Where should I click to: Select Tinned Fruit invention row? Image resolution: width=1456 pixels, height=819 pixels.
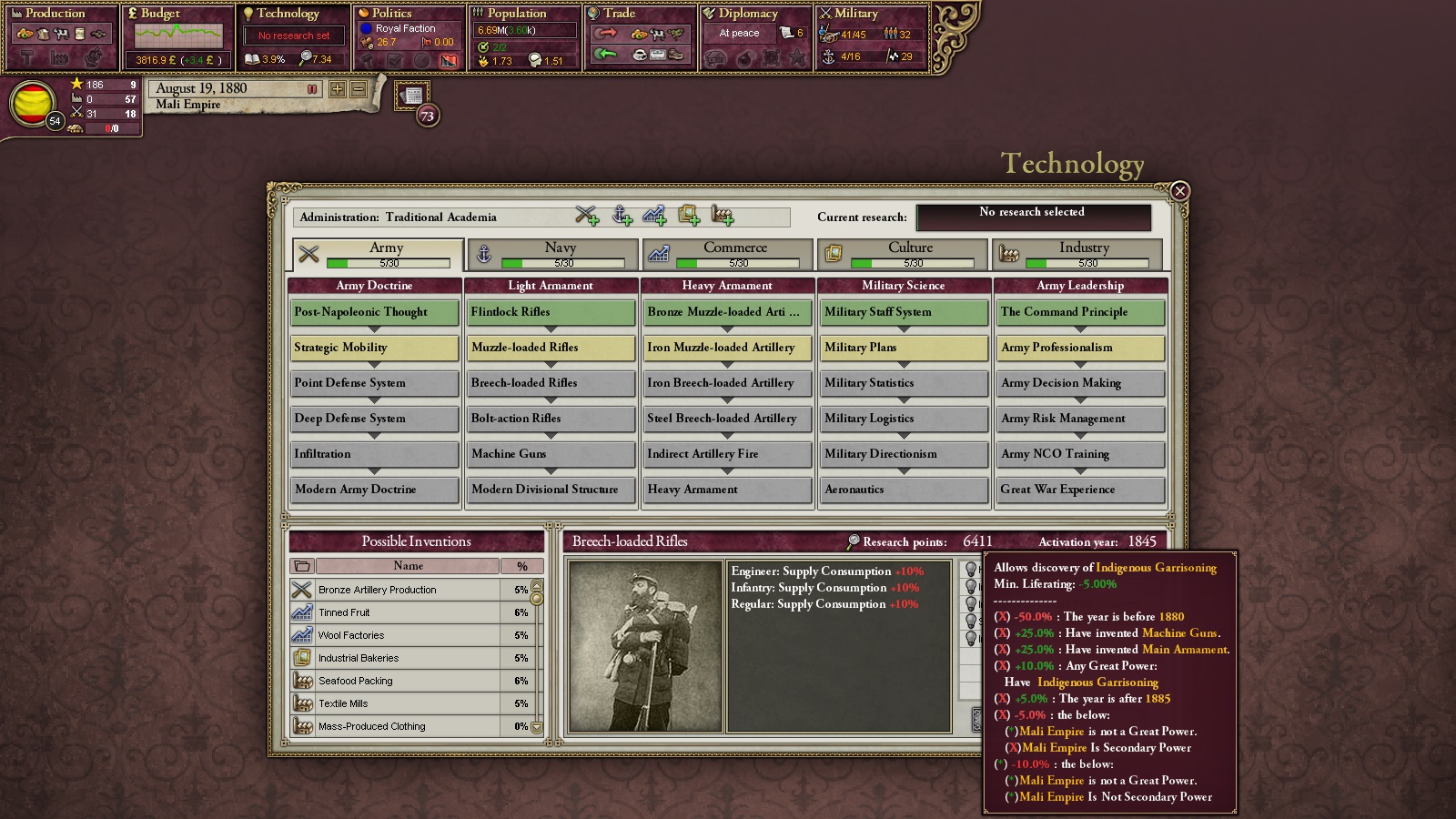coord(409,612)
